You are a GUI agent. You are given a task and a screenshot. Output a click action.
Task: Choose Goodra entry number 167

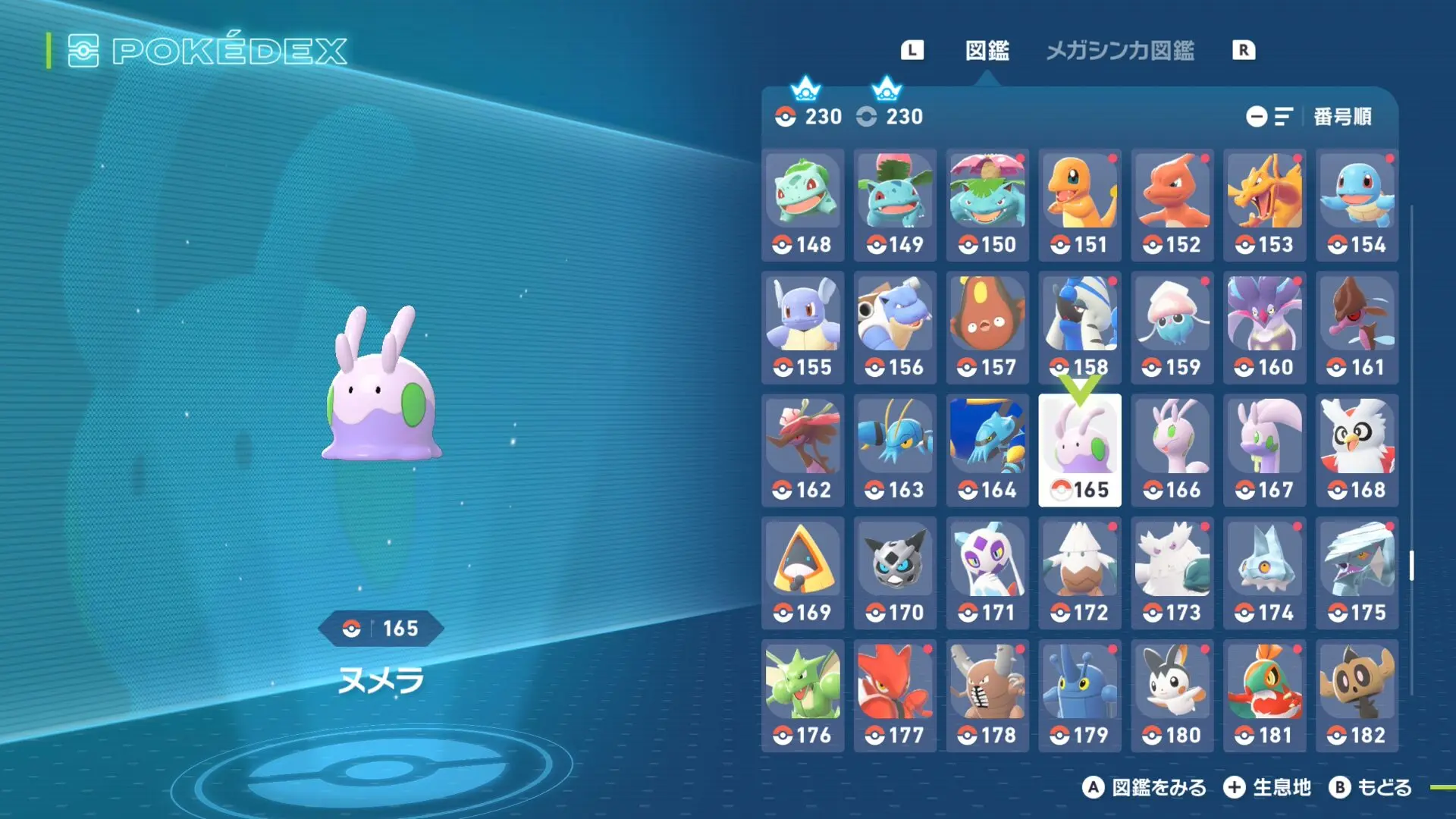[1264, 450]
